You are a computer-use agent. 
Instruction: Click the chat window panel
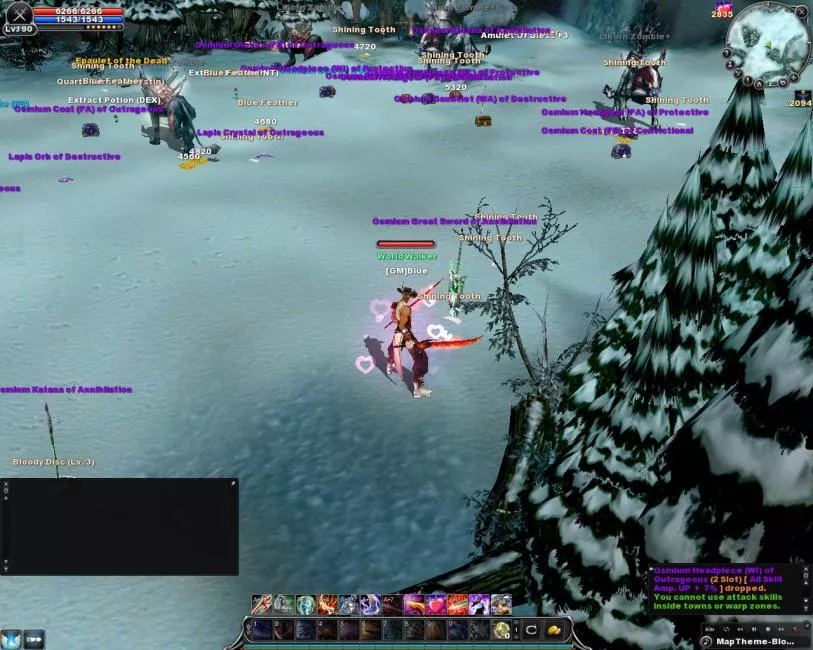click(120, 527)
